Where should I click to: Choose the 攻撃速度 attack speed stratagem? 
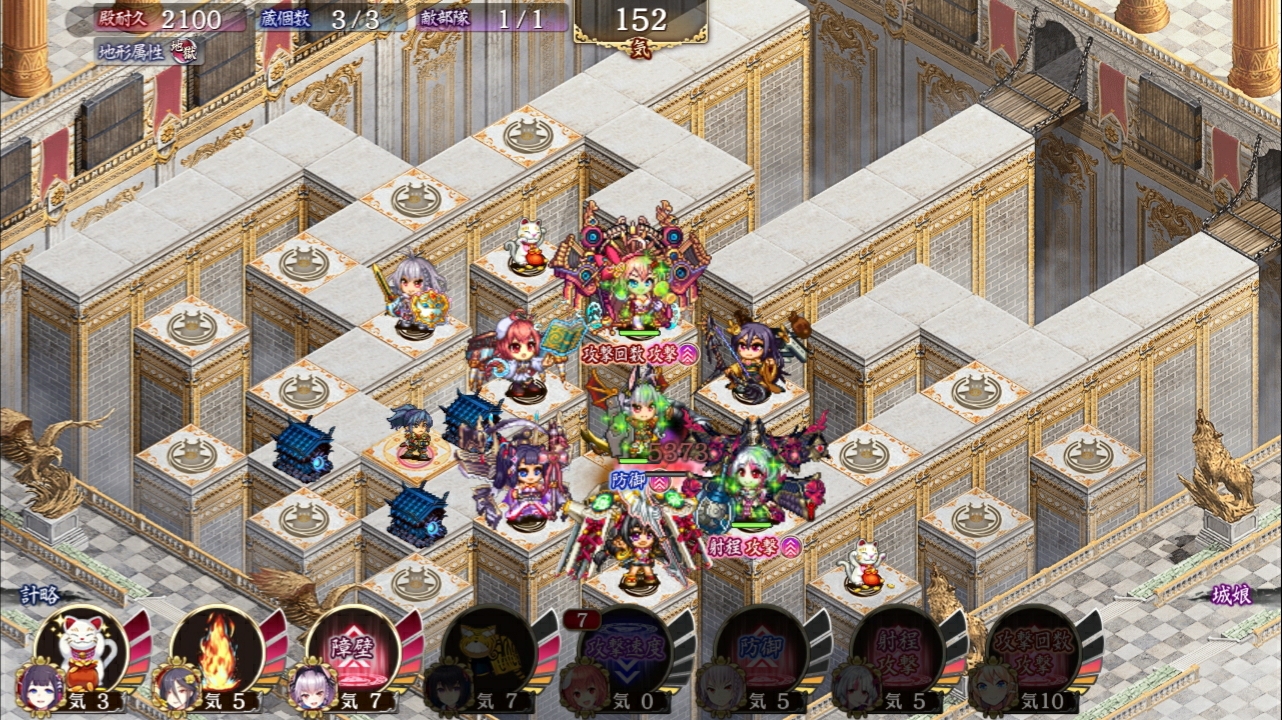tap(626, 650)
